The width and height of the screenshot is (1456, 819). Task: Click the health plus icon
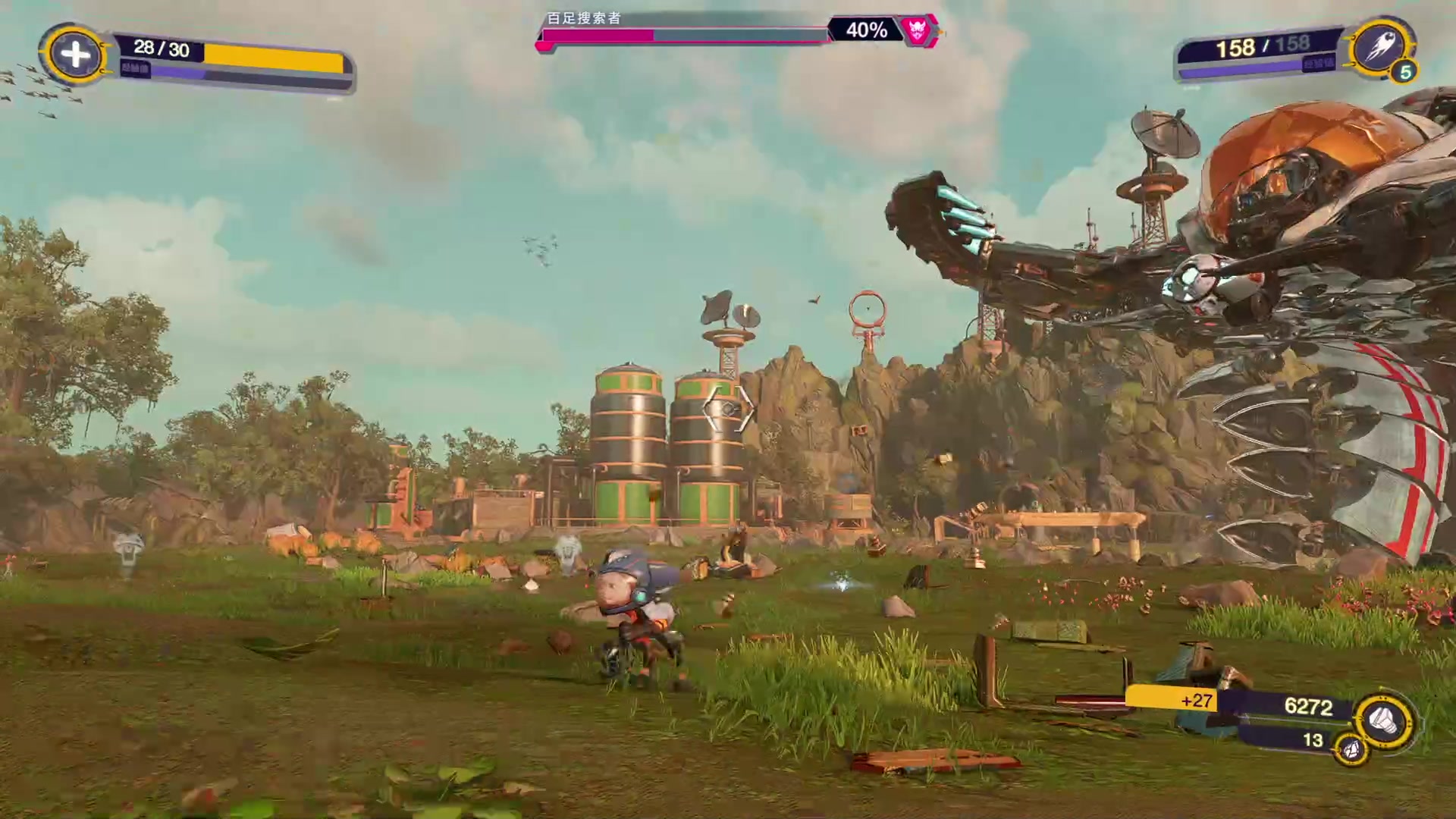coord(74,55)
